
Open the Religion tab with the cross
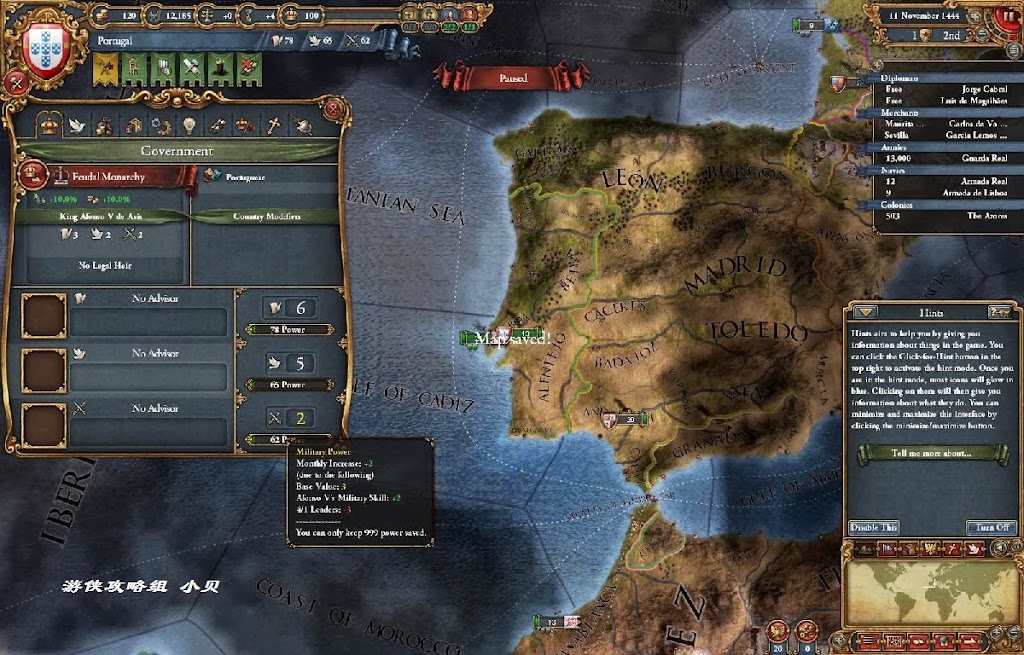click(x=271, y=124)
